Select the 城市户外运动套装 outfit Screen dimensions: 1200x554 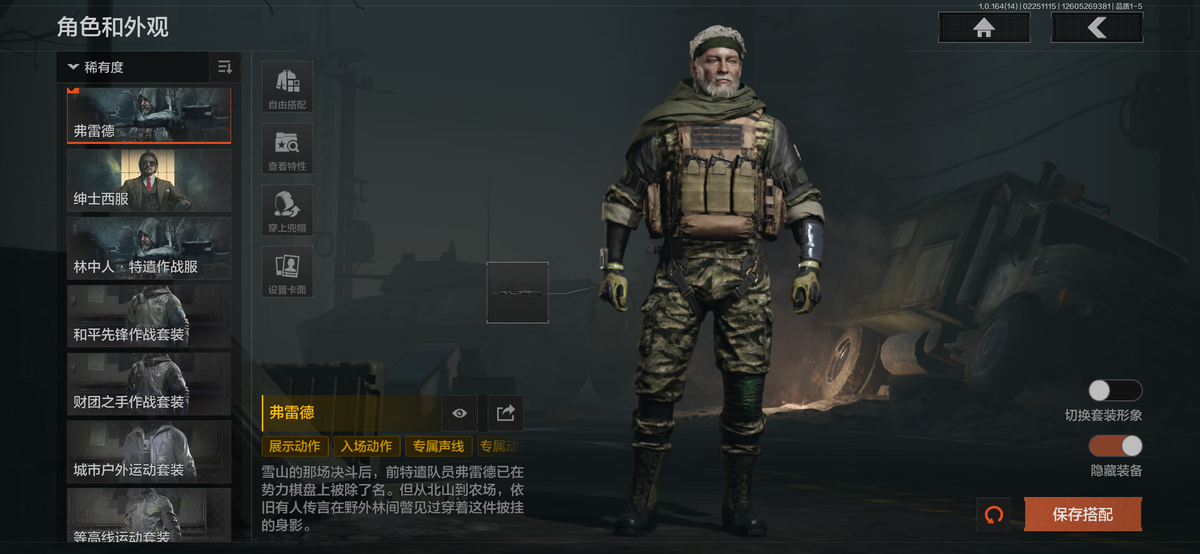pyautogui.click(x=149, y=450)
